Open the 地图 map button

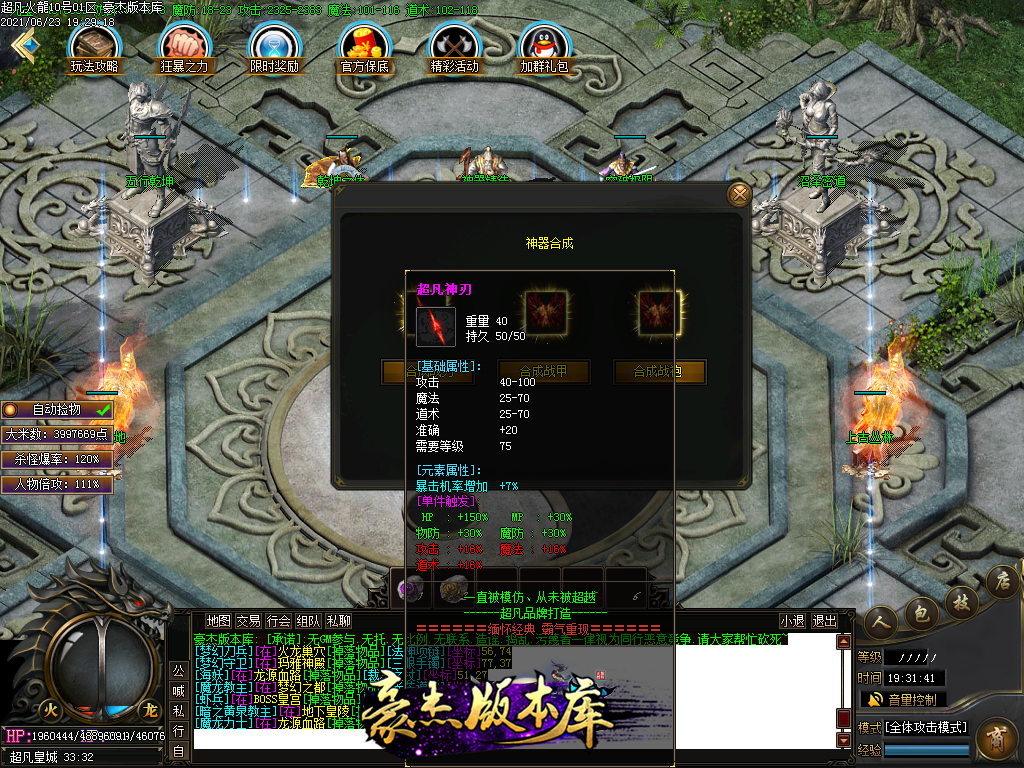(218, 621)
